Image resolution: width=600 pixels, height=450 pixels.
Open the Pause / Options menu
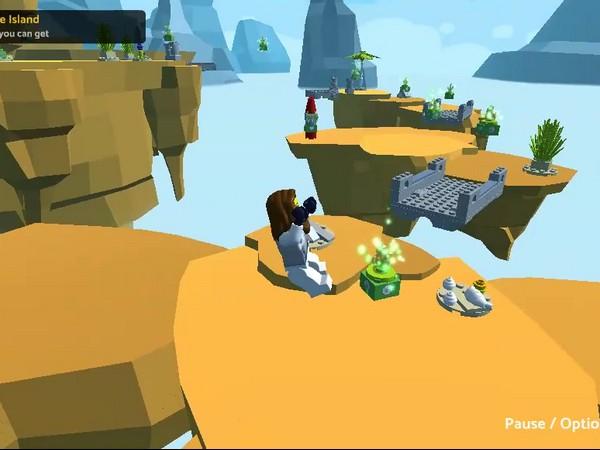[x=552, y=423]
